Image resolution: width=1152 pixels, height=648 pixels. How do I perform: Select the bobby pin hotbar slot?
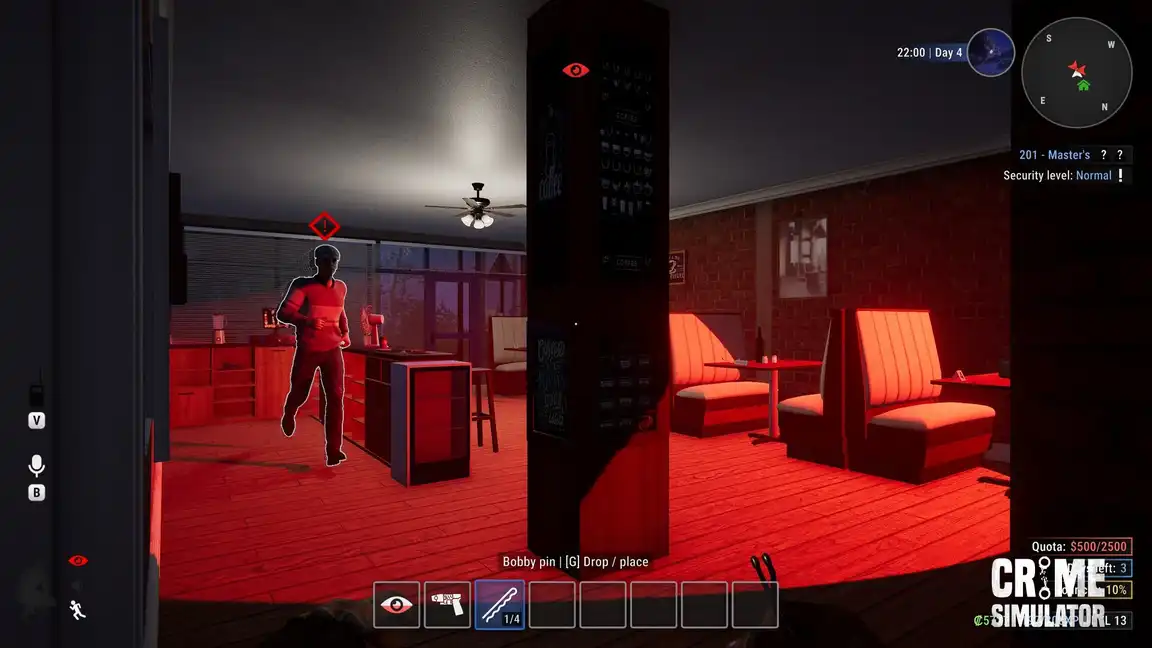point(499,605)
